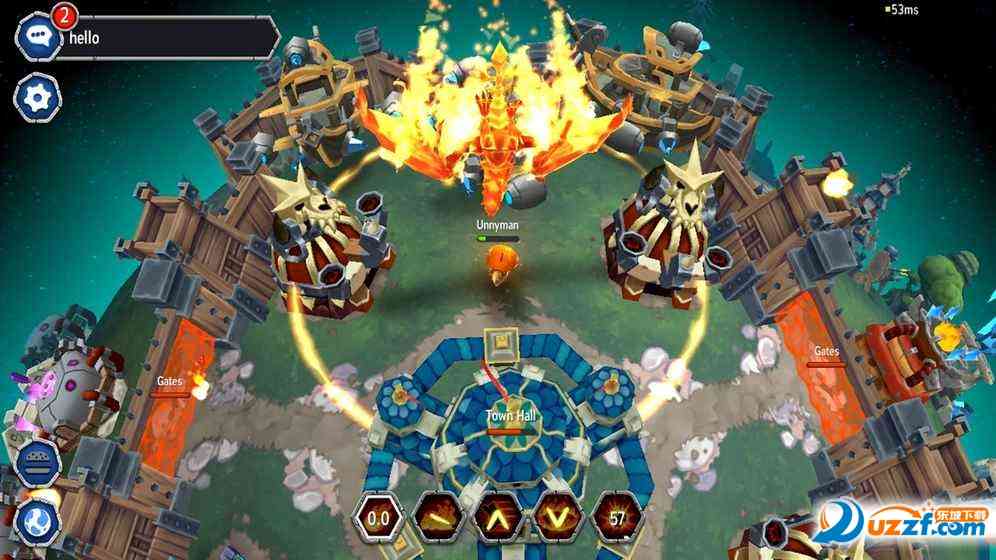Activate the upward chevron fire ability
This screenshot has width=996, height=560.
click(x=497, y=518)
